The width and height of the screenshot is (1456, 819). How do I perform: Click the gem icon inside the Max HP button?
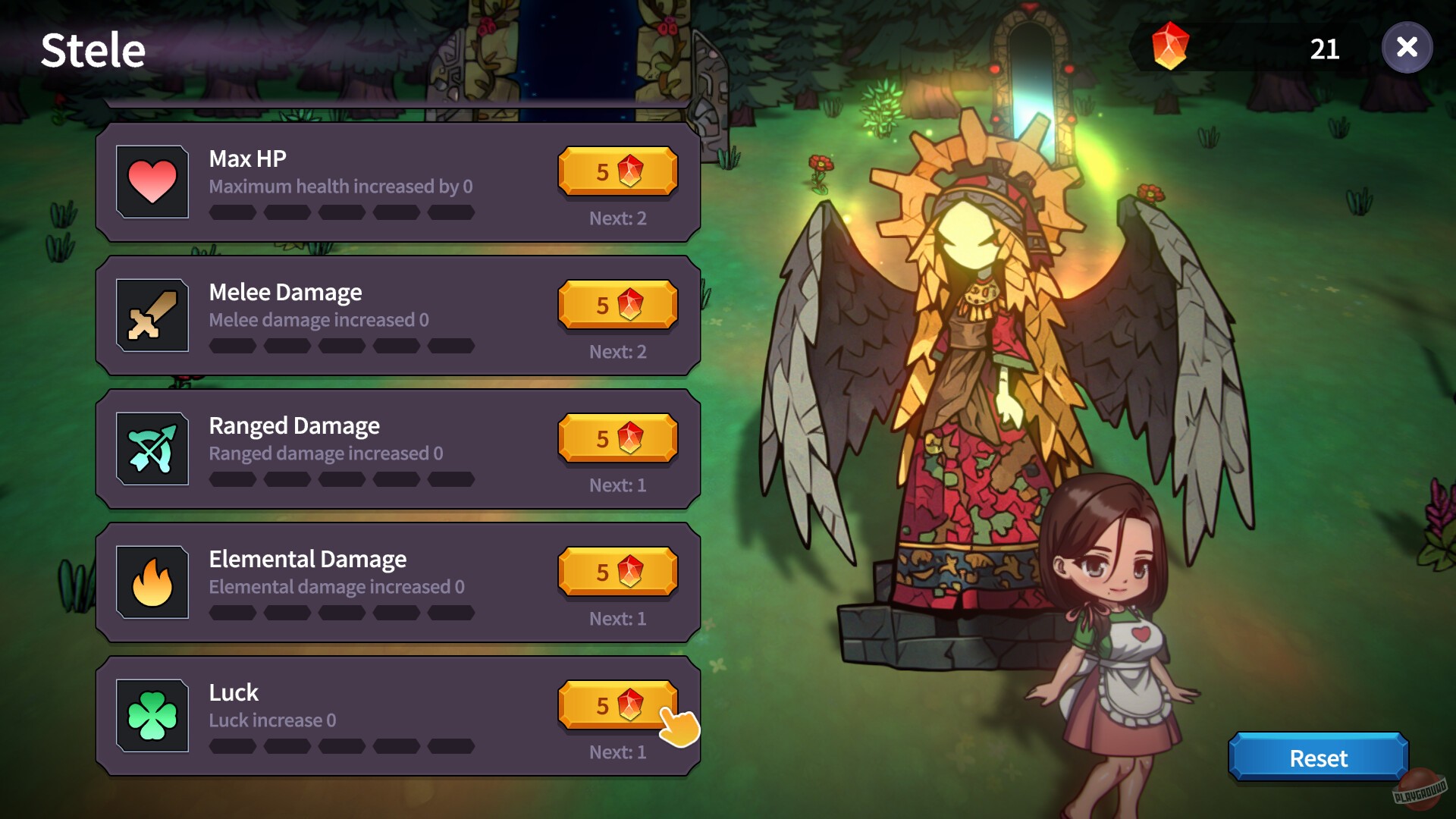point(630,171)
